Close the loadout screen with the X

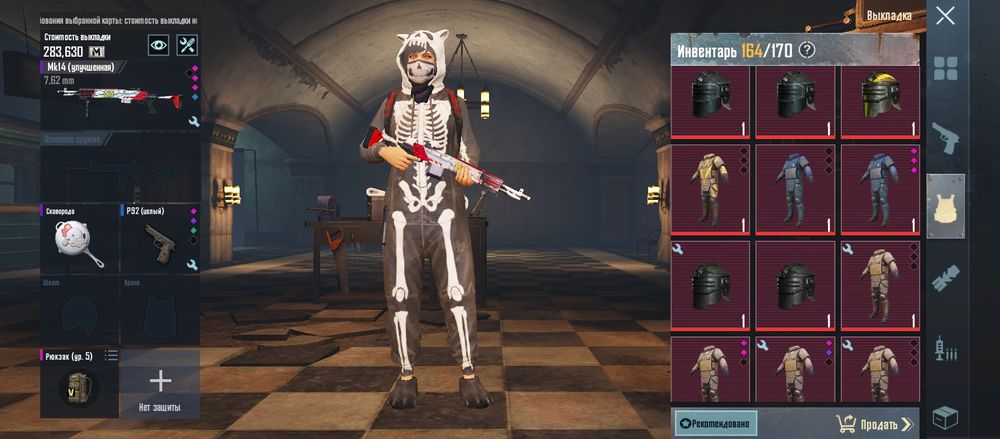(945, 16)
